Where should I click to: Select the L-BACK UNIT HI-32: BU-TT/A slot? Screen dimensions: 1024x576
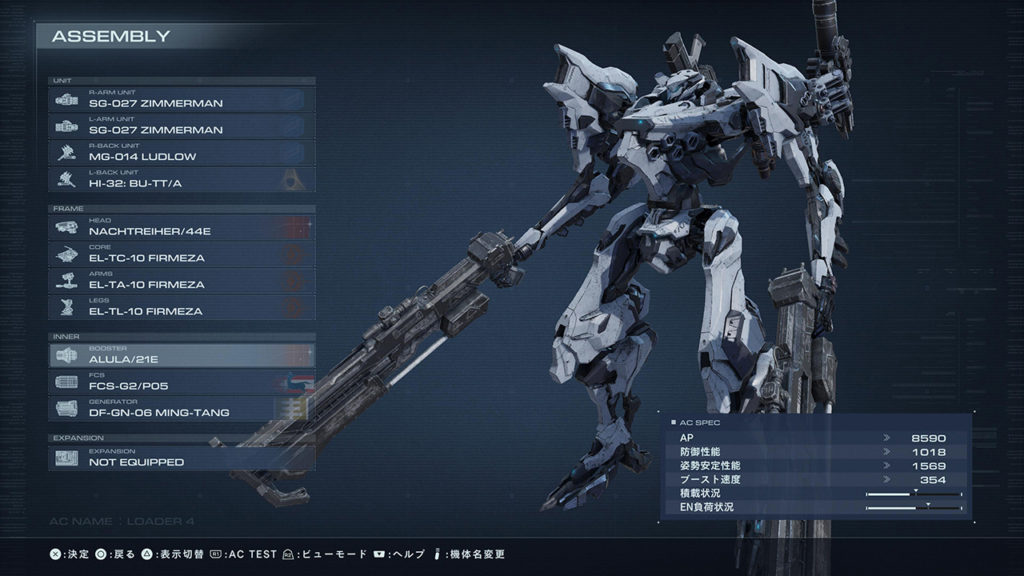click(181, 180)
